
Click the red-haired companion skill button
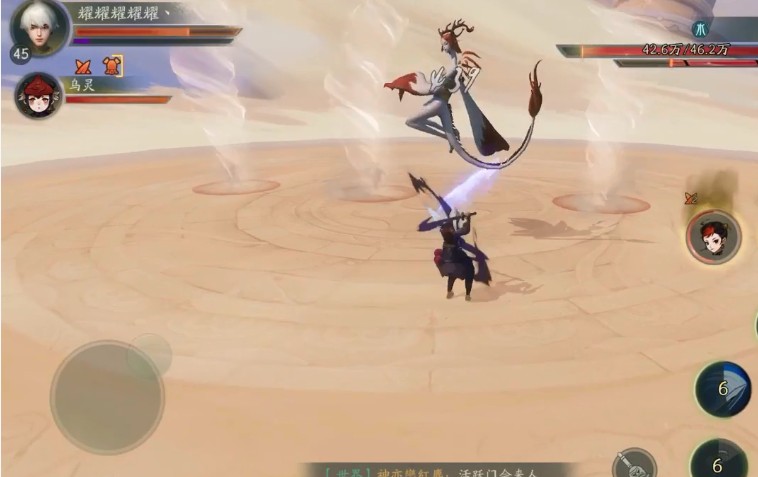(x=714, y=237)
